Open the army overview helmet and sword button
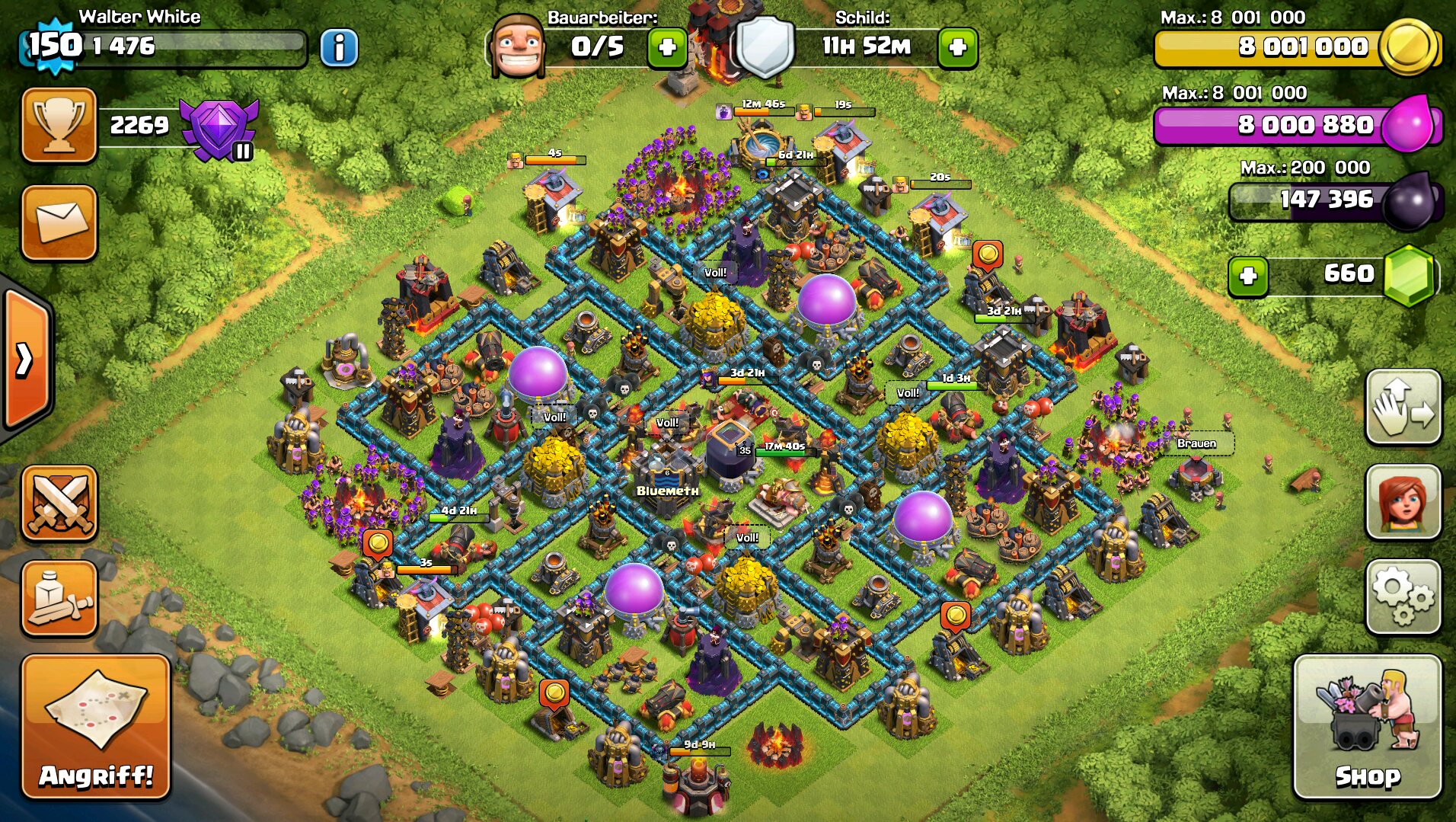The height and width of the screenshot is (822, 1456). [x=59, y=599]
